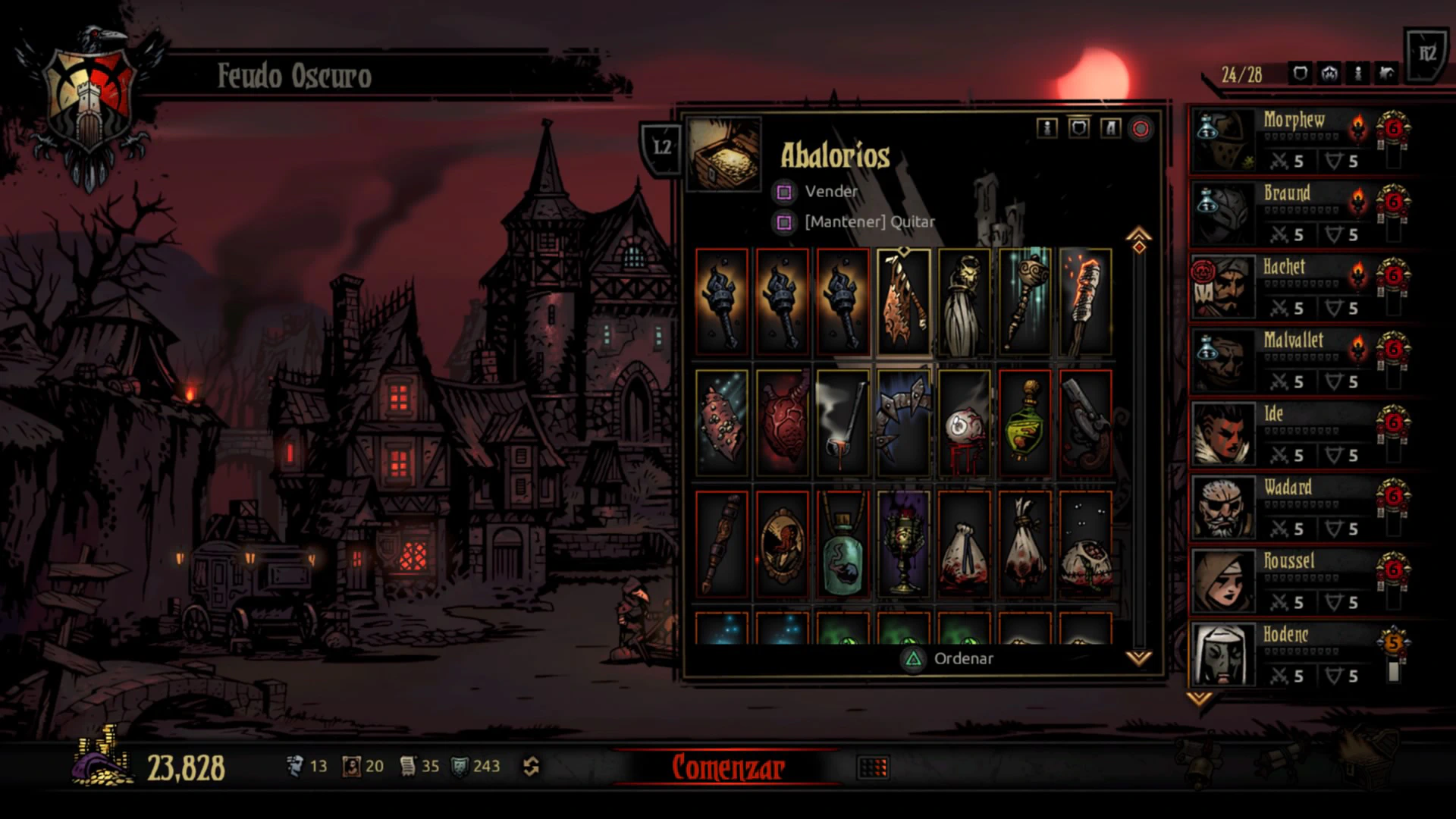Open the grid icon beside Comenzar
The height and width of the screenshot is (819, 1456).
coord(873,768)
